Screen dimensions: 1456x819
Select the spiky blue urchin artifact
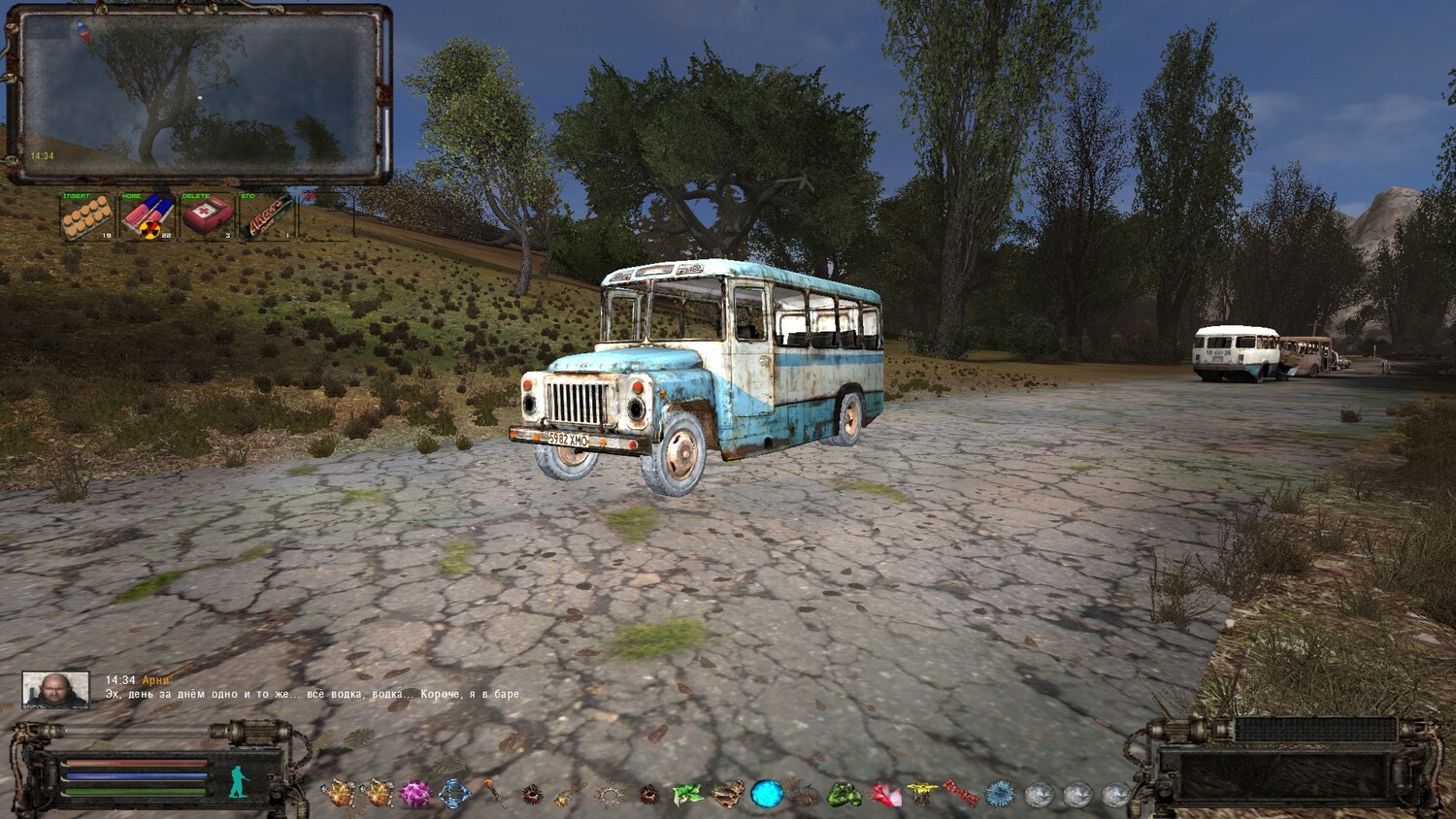click(x=1001, y=794)
